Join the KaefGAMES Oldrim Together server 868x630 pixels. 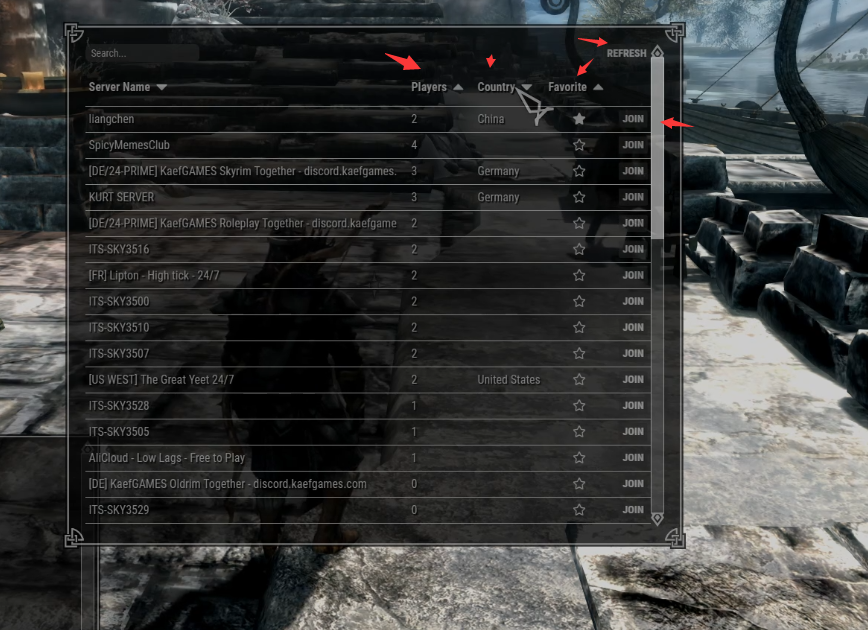click(633, 484)
